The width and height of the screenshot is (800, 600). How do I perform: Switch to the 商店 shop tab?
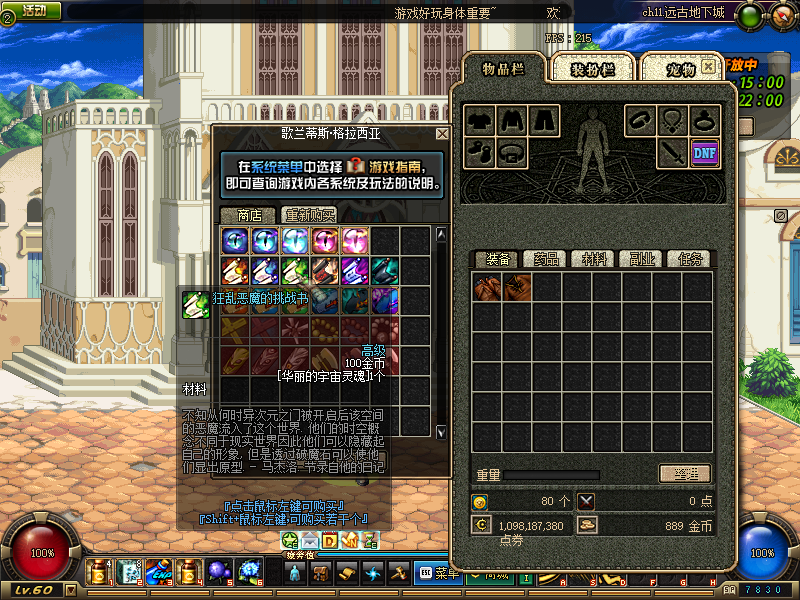tap(248, 215)
